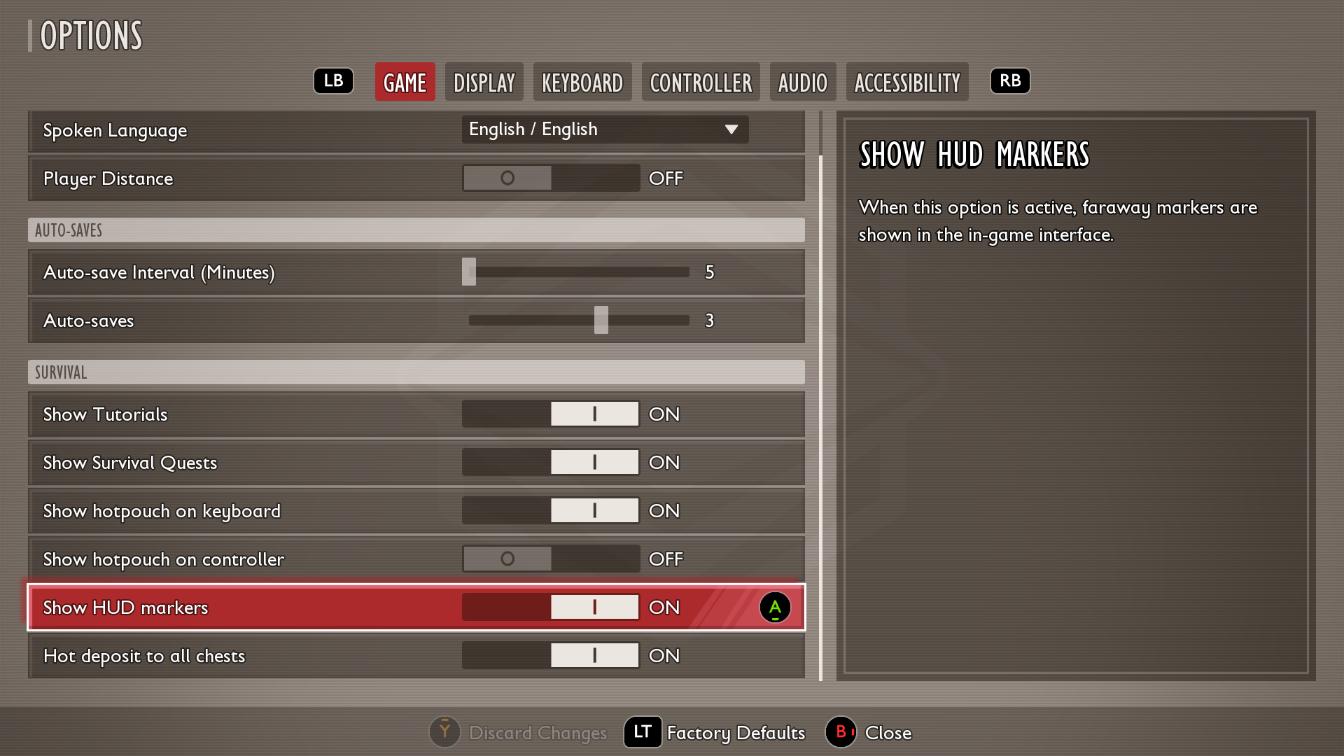
Task: Disable Show hotpouch on keyboard
Action: [550, 511]
